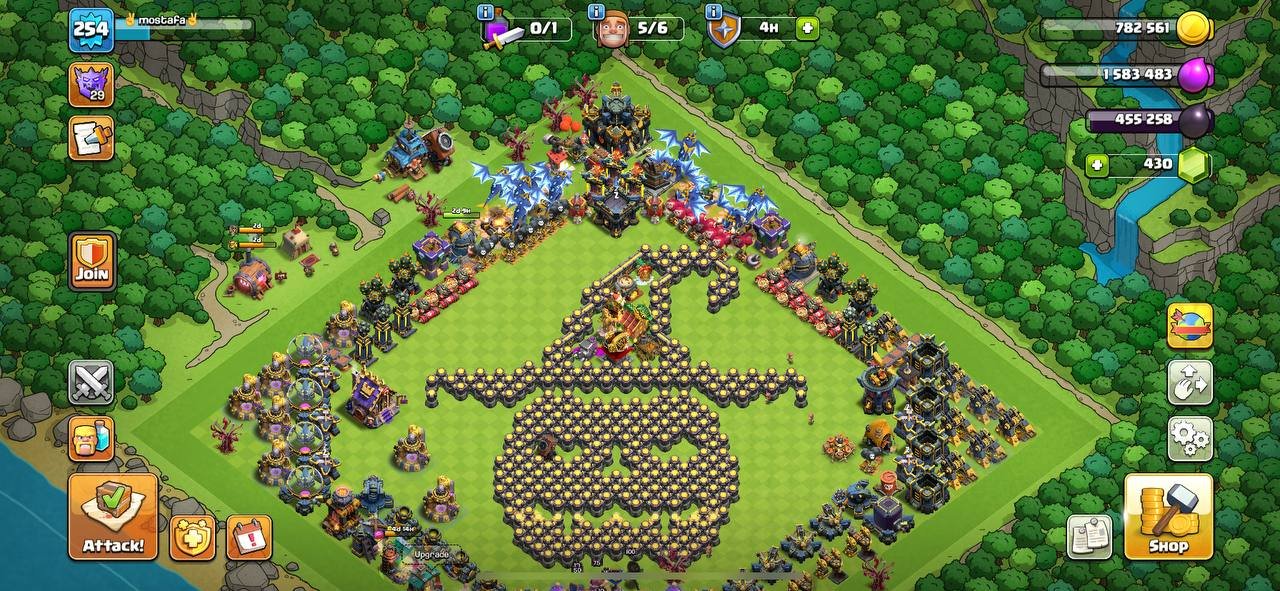Open the player profile level 254 badge

91,31
